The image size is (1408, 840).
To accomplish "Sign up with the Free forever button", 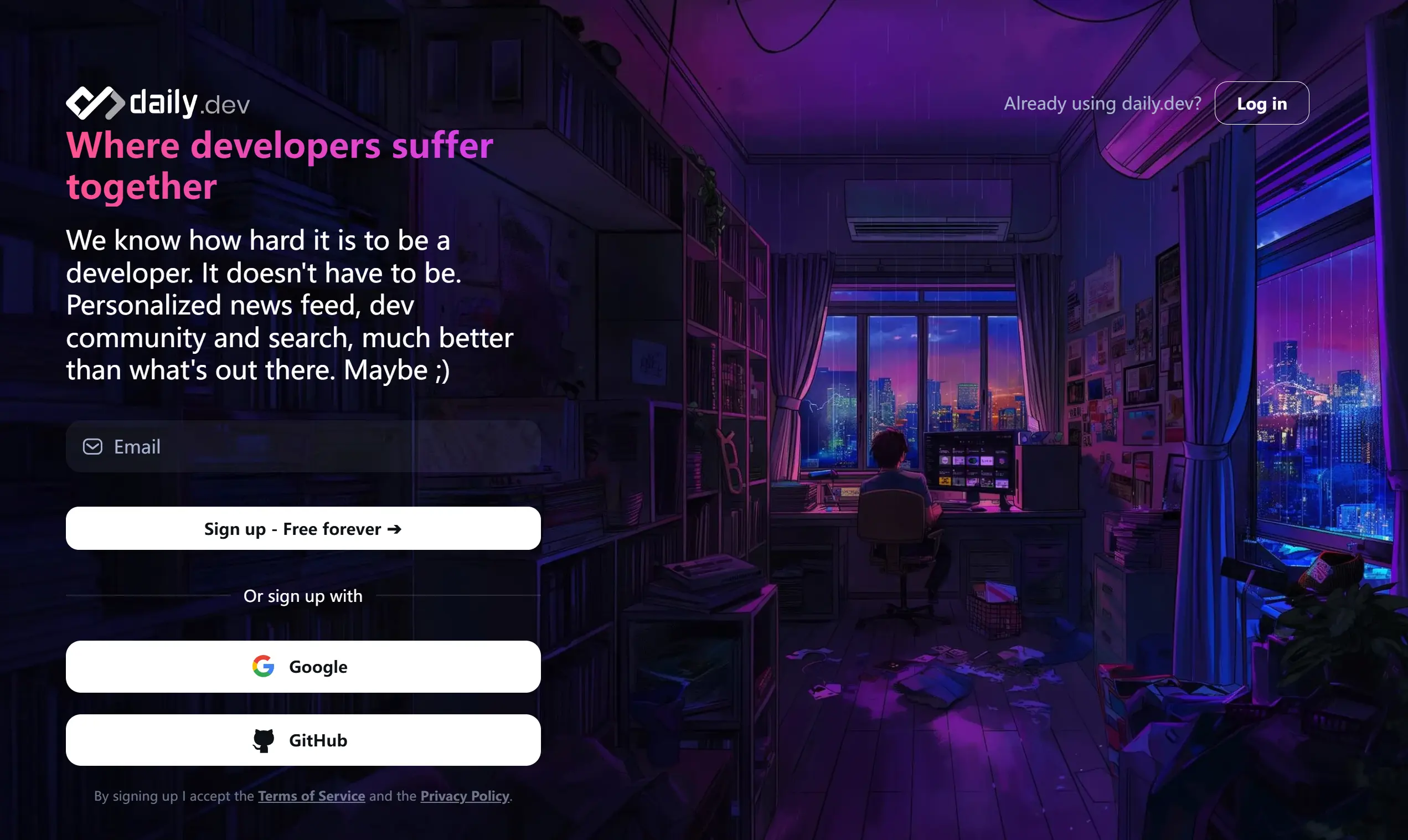I will (x=303, y=529).
